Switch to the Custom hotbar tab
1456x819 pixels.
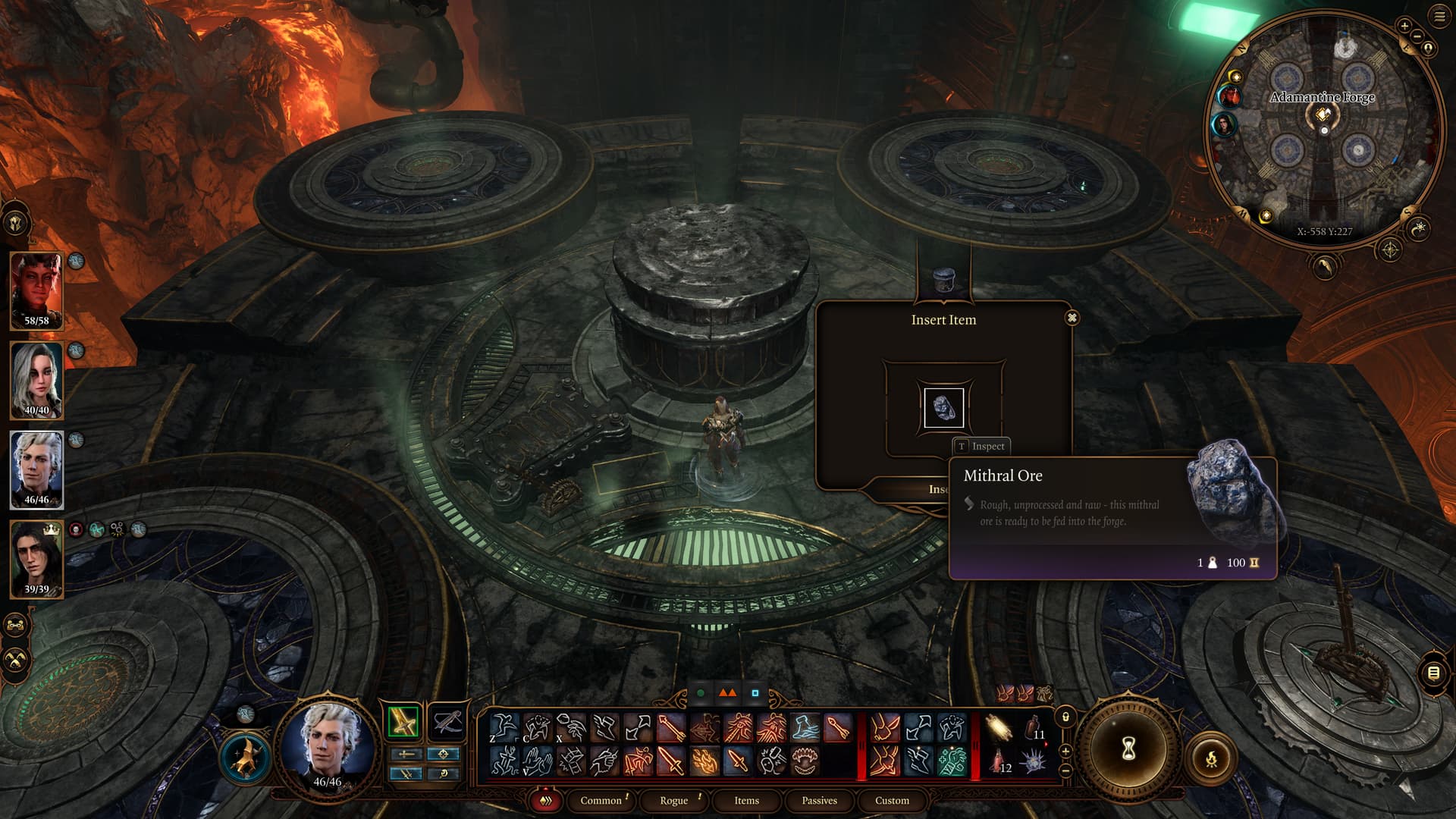tap(892, 800)
